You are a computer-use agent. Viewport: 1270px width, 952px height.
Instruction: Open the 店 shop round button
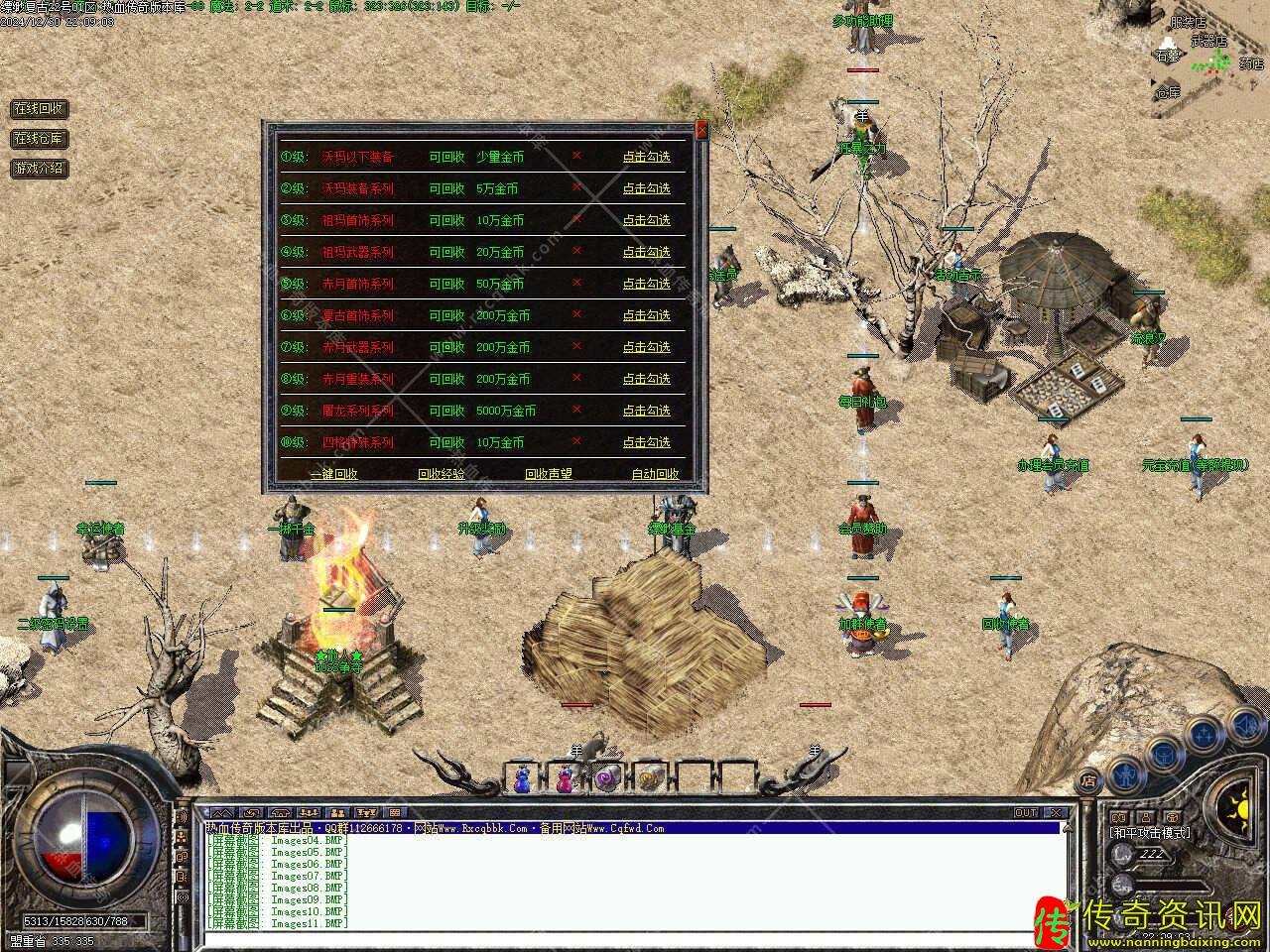(1088, 779)
